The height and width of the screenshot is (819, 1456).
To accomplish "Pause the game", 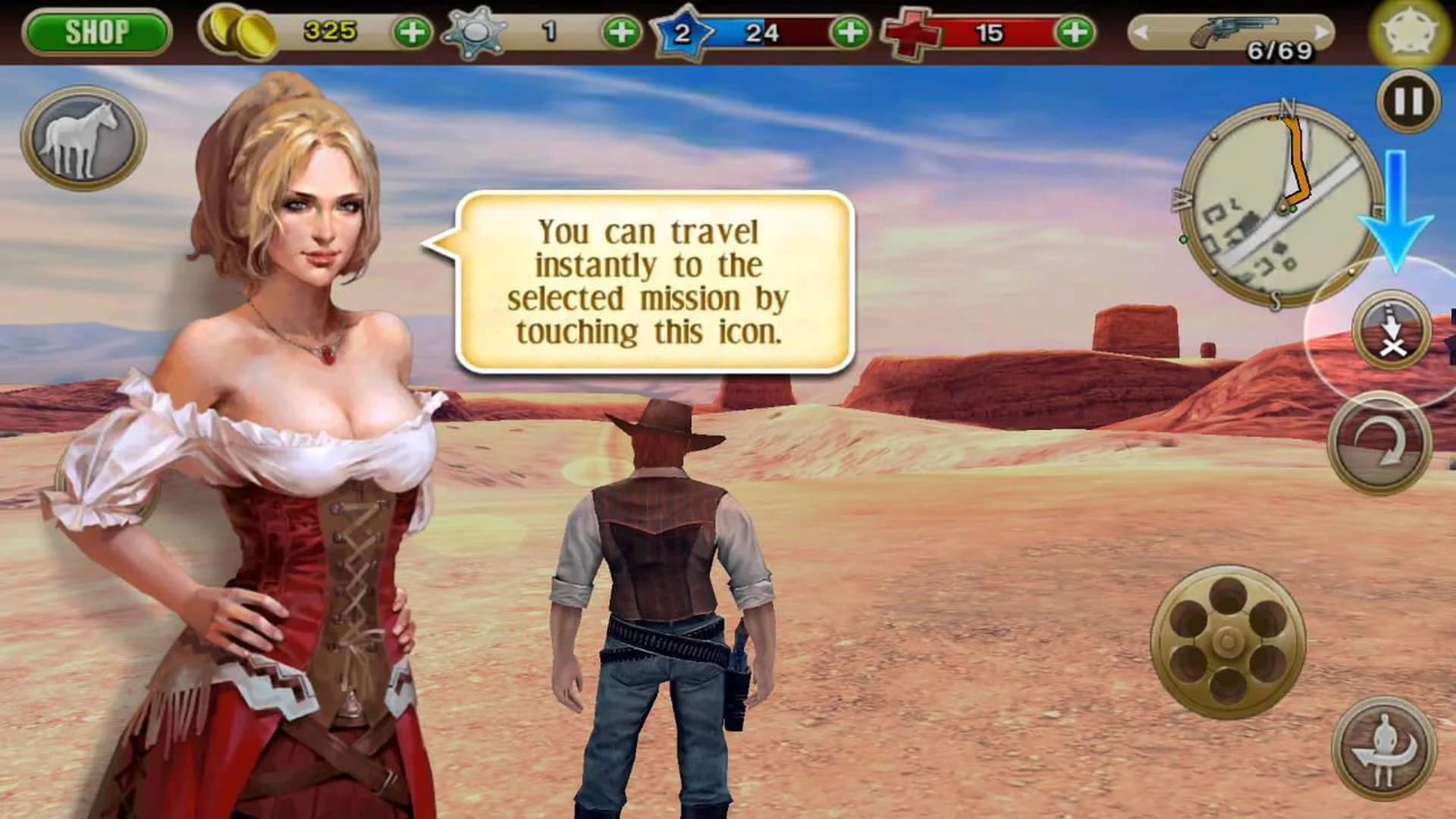I will pyautogui.click(x=1409, y=102).
